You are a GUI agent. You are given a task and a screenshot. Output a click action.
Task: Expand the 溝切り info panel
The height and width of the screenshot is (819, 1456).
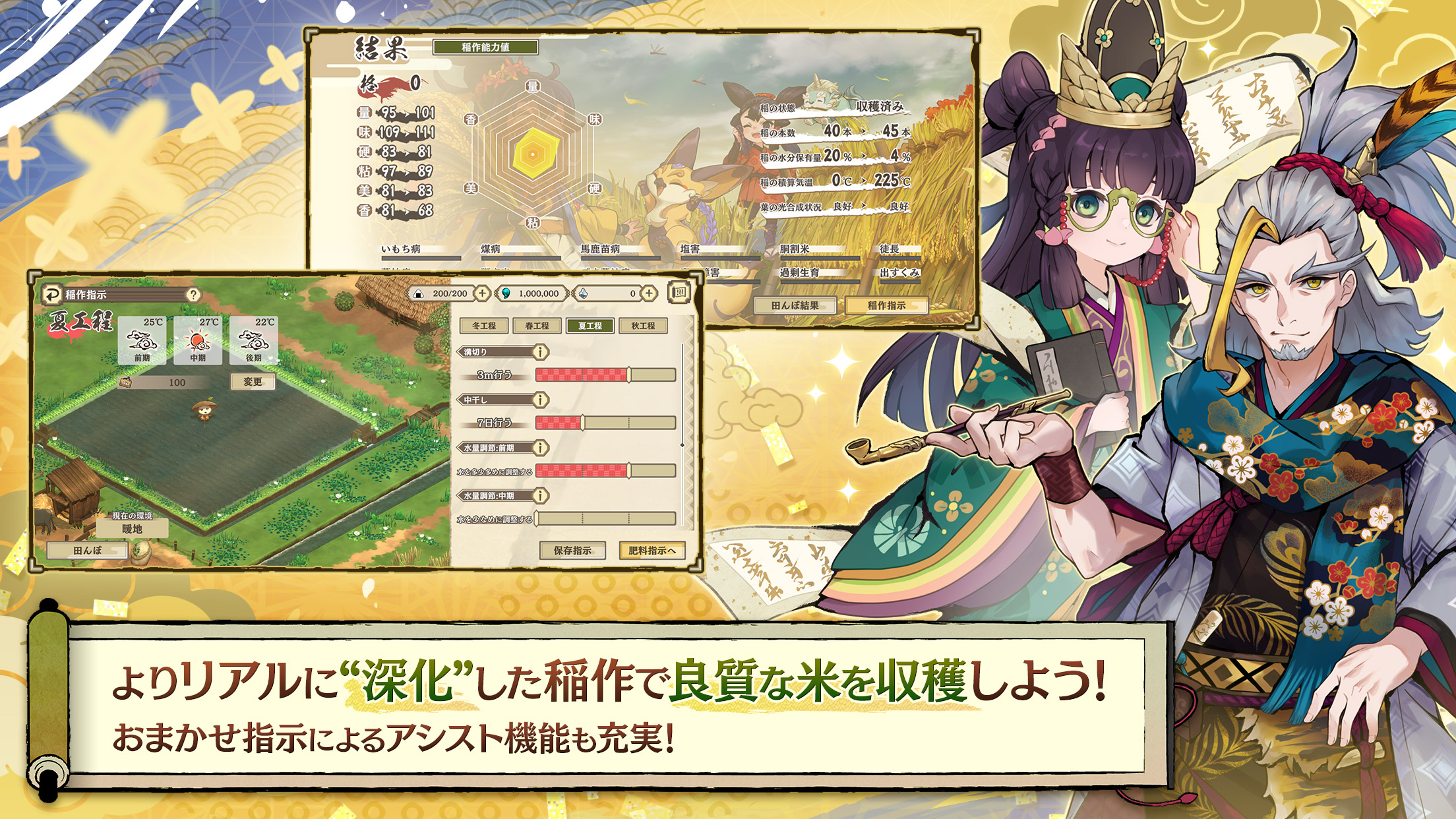pyautogui.click(x=541, y=352)
